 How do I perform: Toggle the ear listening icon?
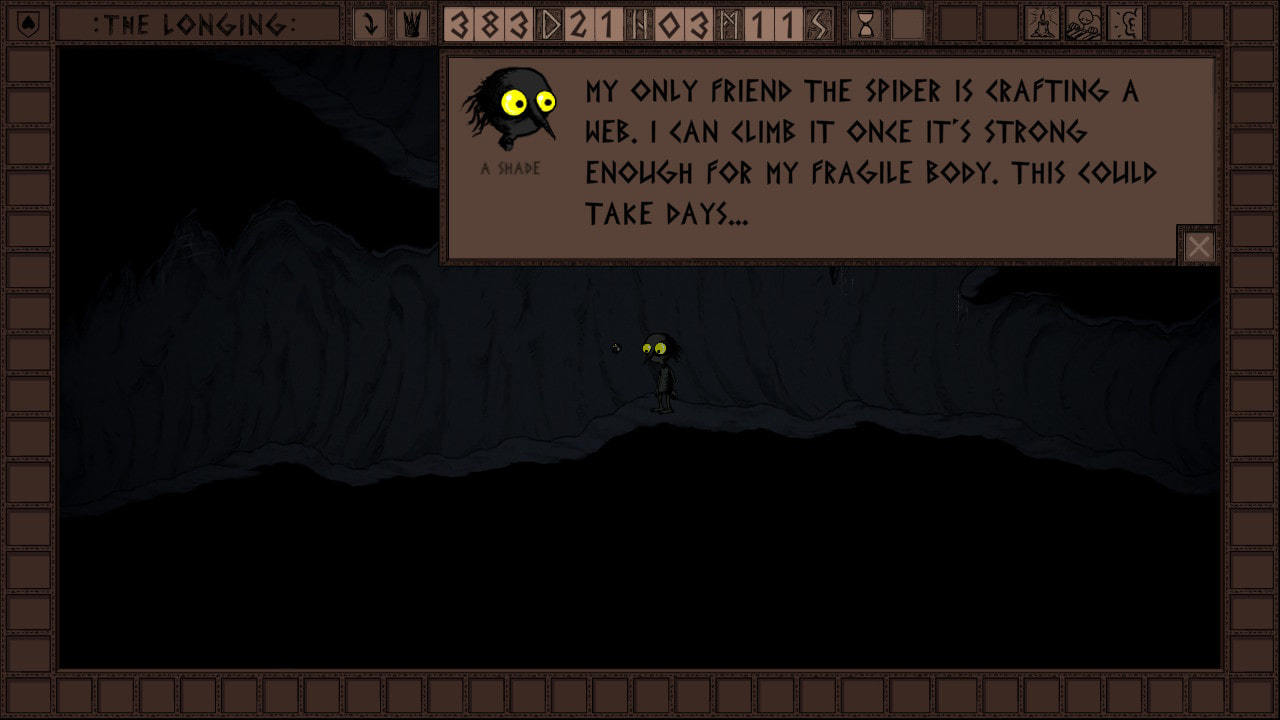tap(1125, 24)
